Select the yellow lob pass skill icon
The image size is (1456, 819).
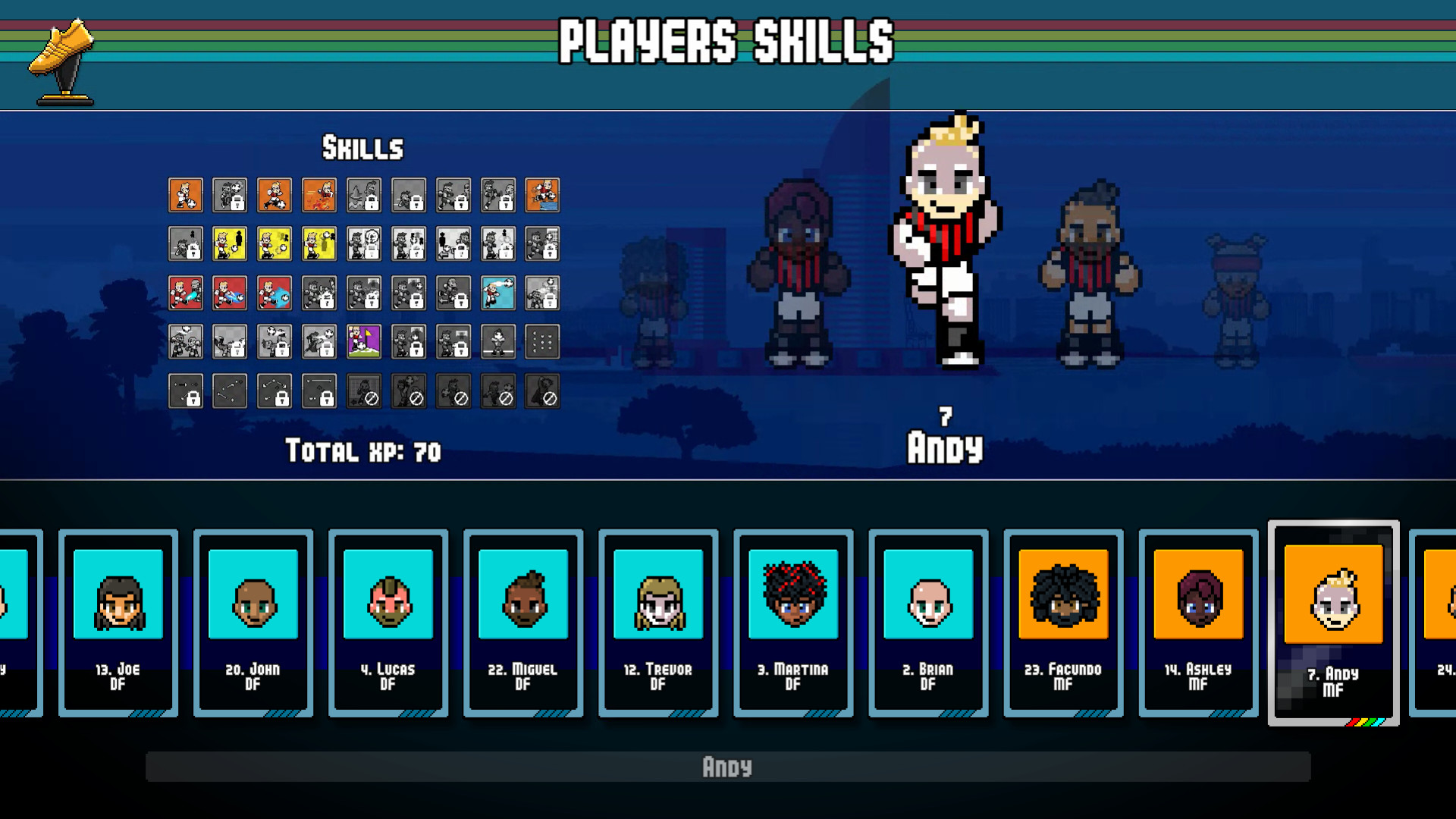tap(319, 244)
